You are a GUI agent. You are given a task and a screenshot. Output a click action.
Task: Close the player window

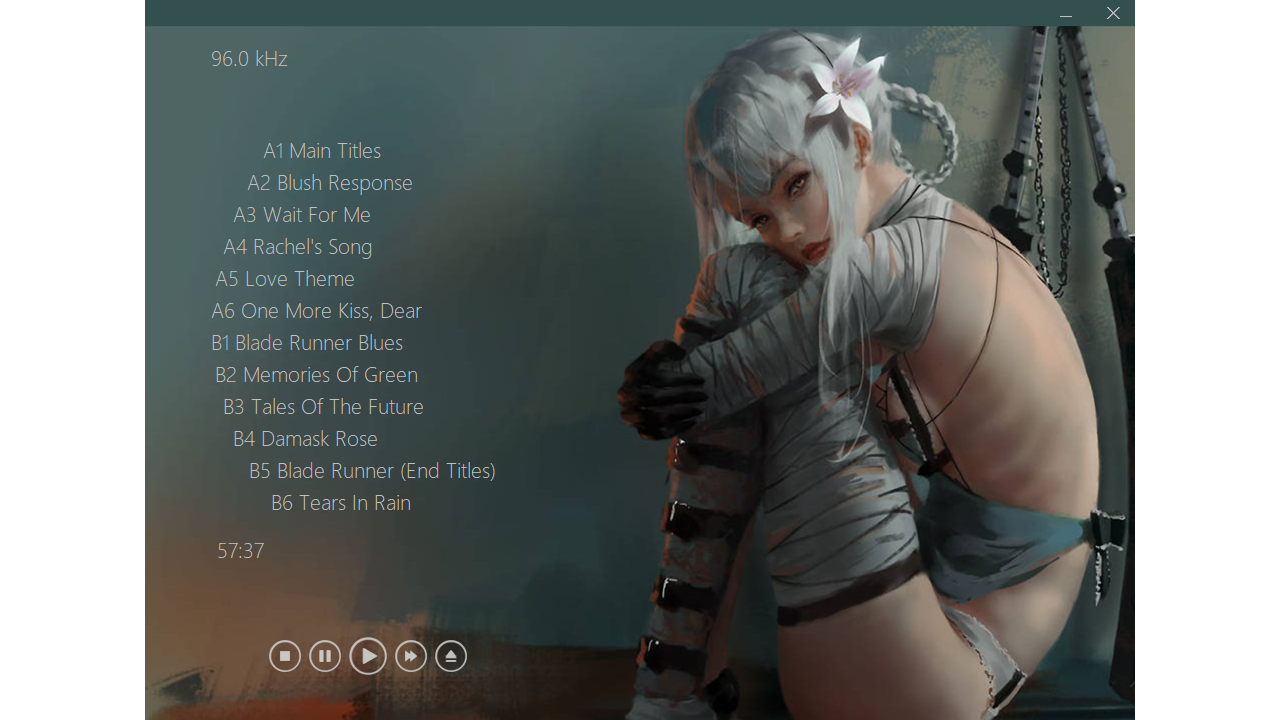pyautogui.click(x=1113, y=13)
